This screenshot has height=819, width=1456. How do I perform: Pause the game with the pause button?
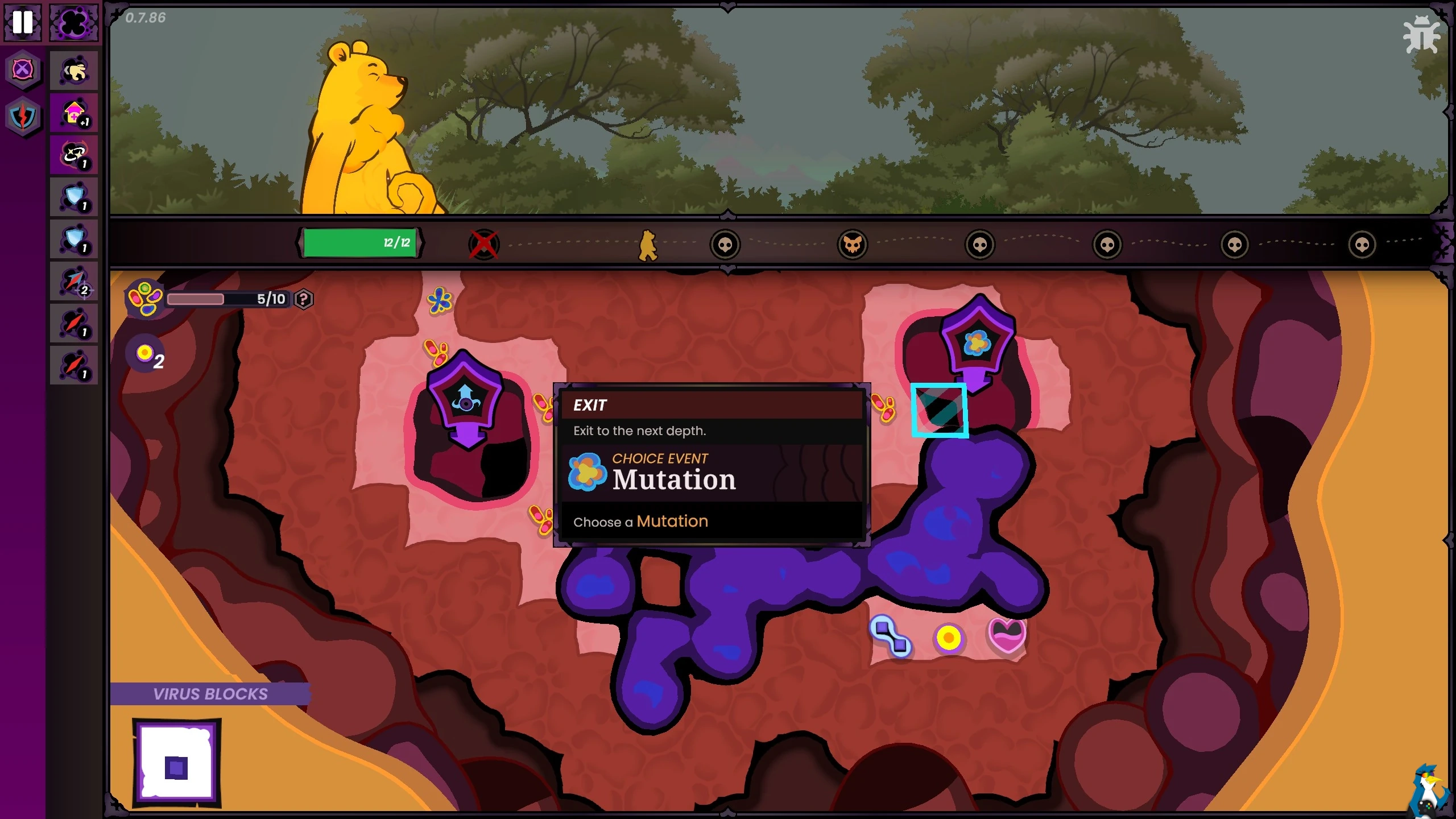(x=23, y=22)
